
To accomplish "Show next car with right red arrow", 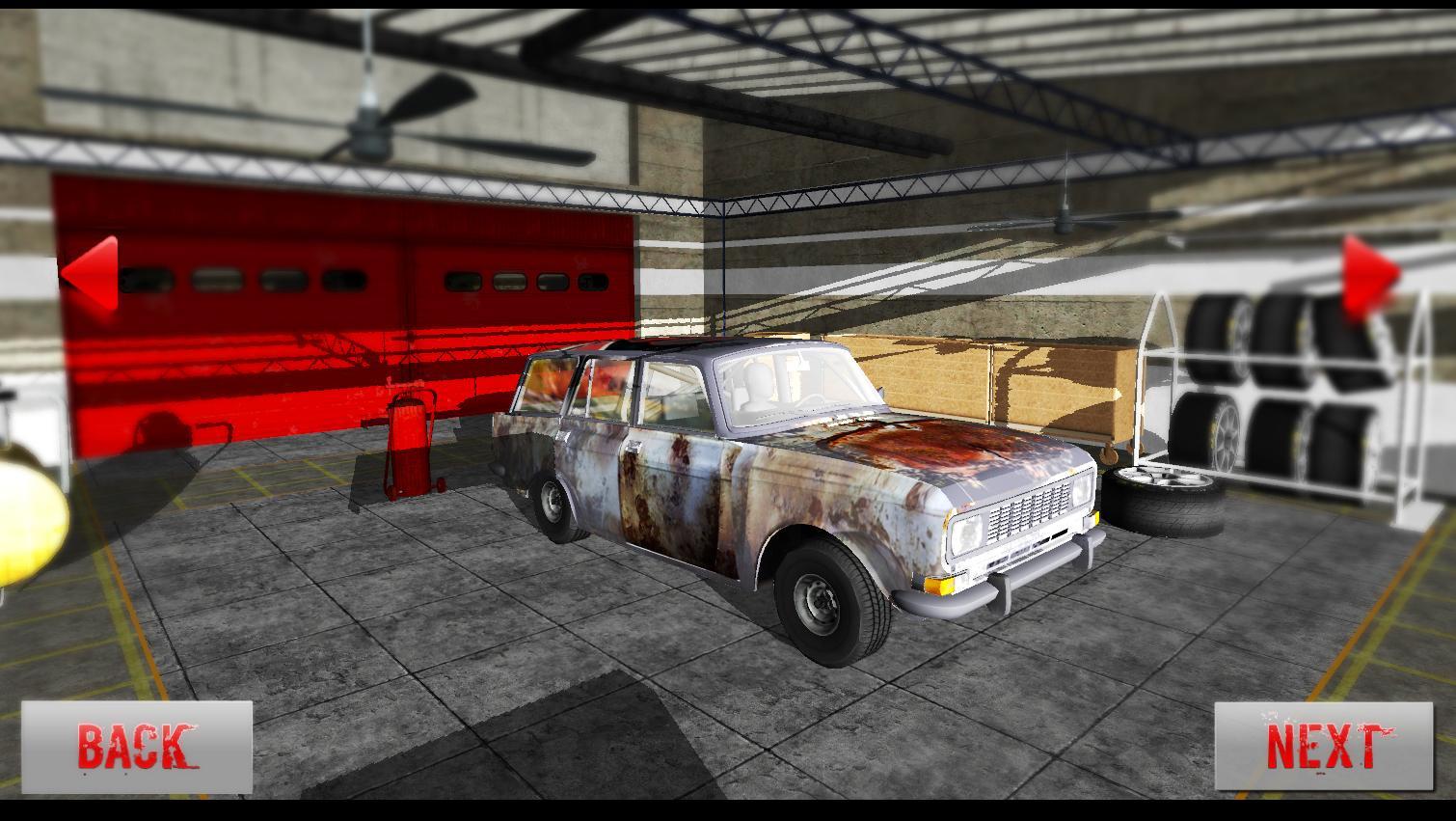I will 1367,275.
